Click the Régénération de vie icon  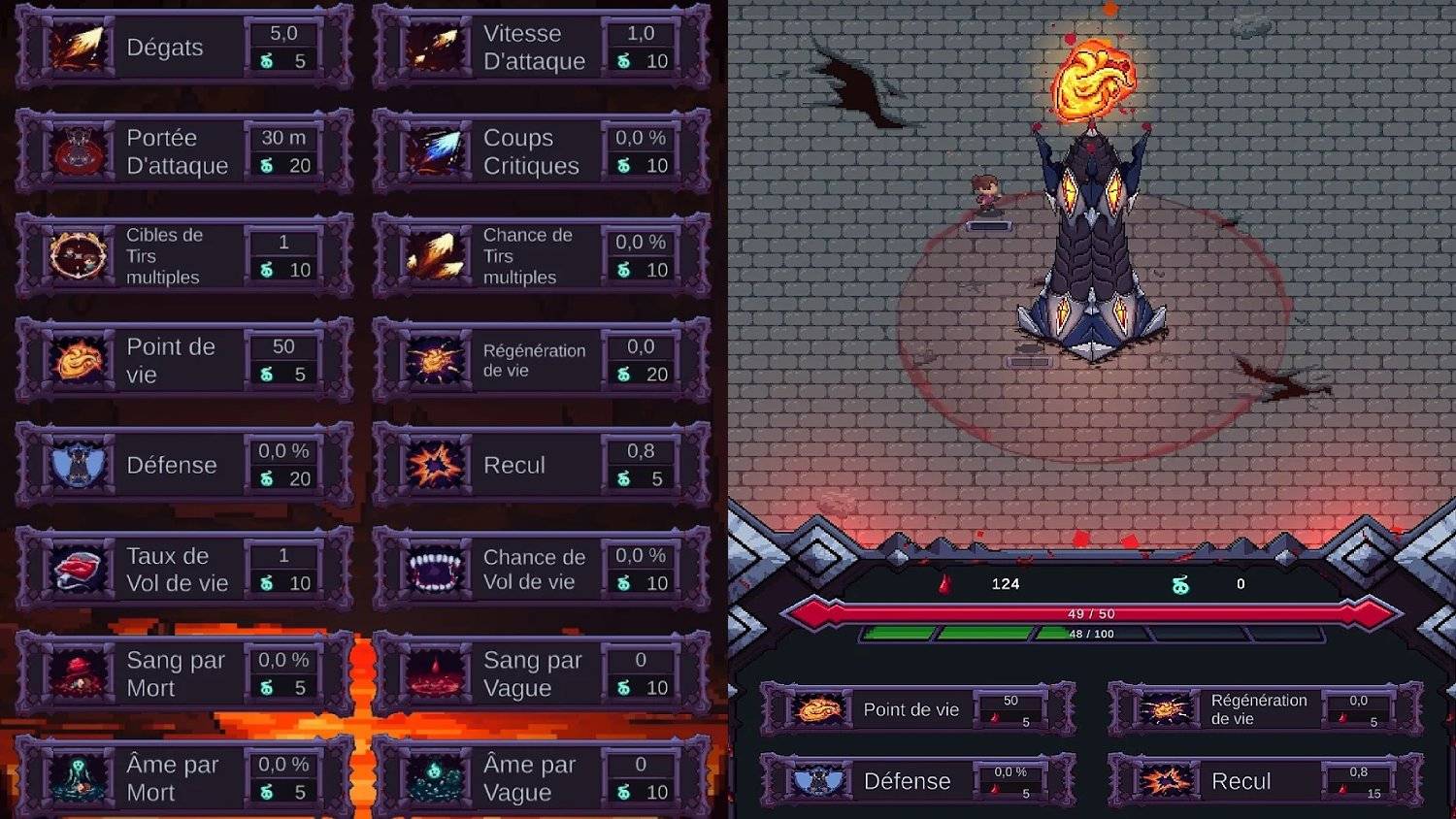(x=436, y=360)
